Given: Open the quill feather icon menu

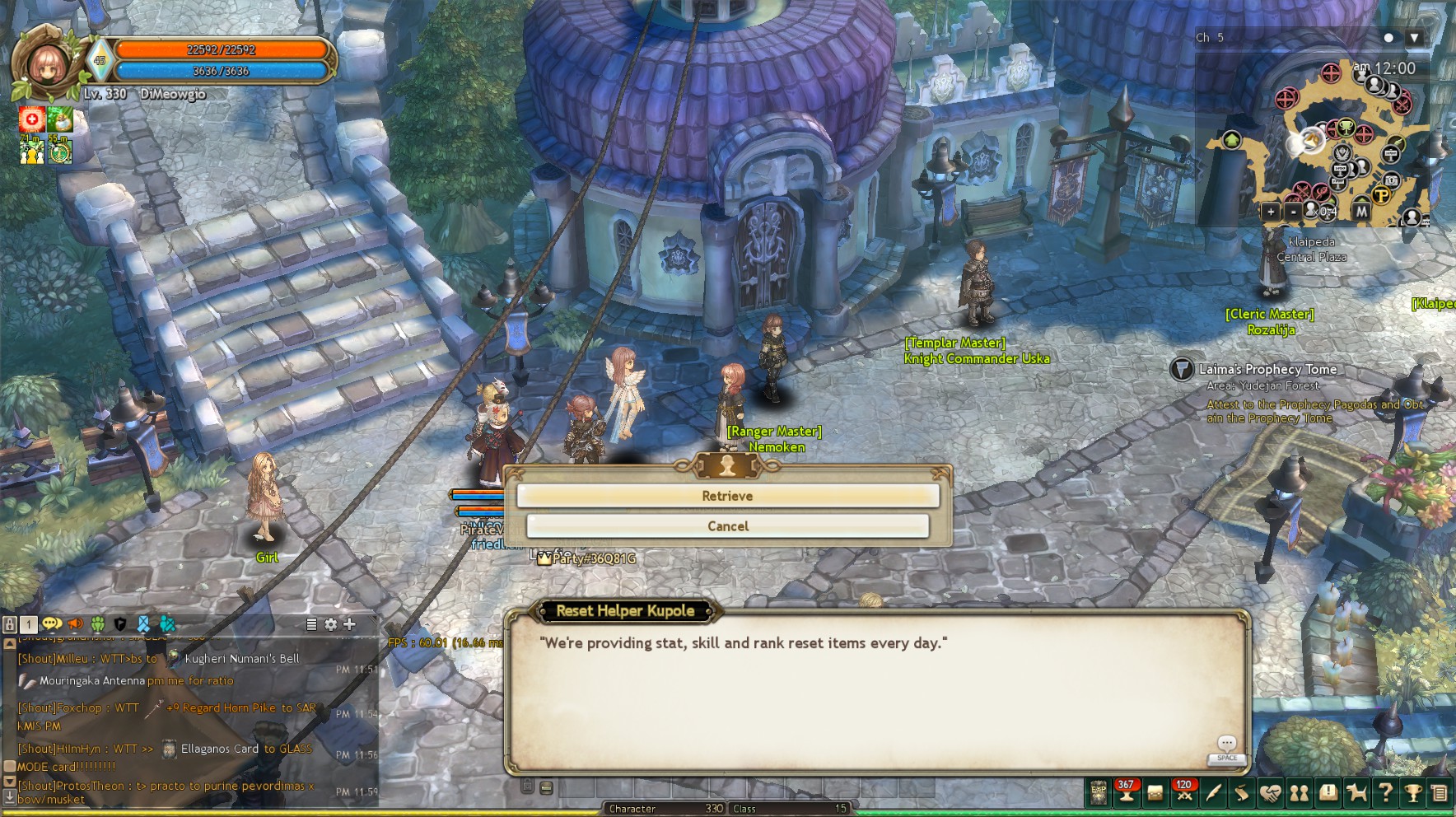Looking at the screenshot, I should click(x=1213, y=793).
